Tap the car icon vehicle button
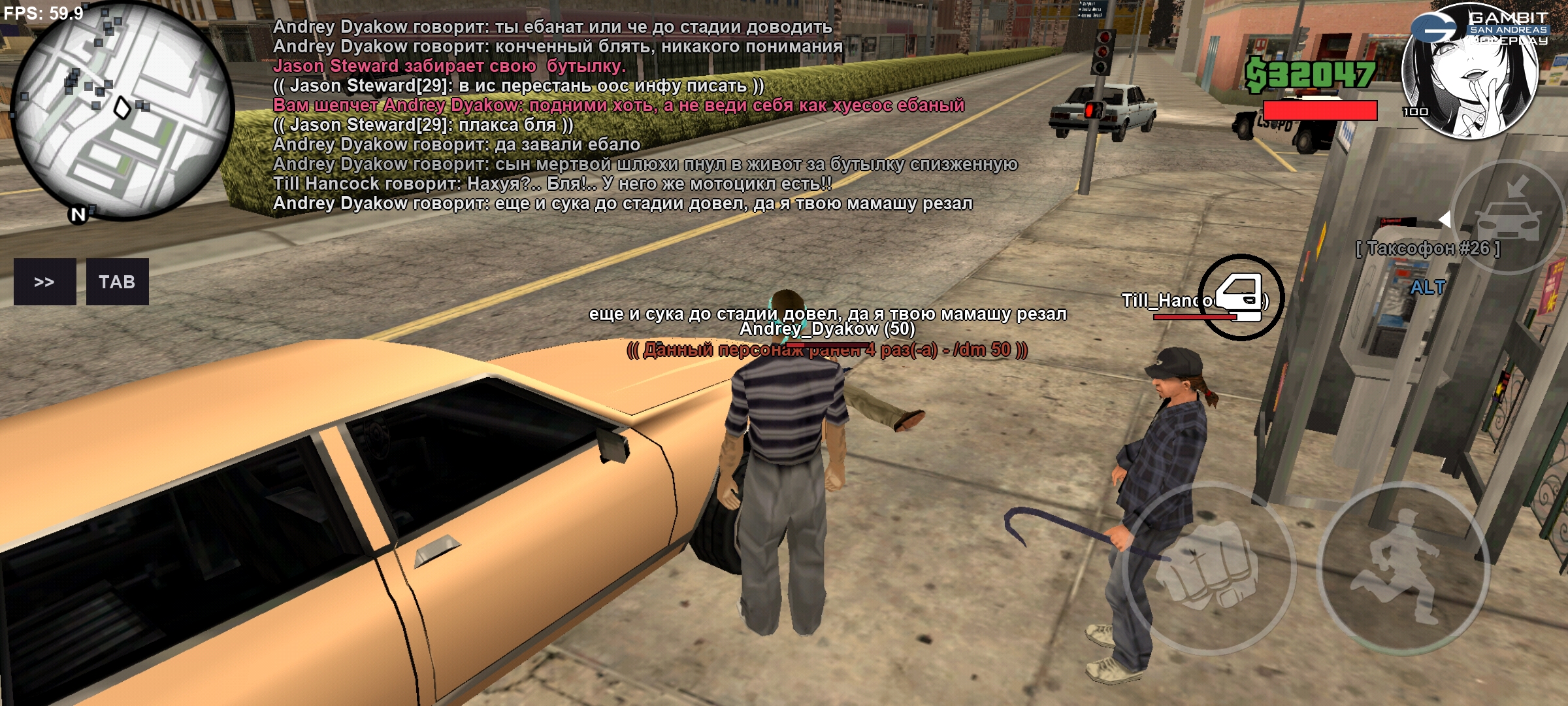1568x706 pixels. (1508, 217)
